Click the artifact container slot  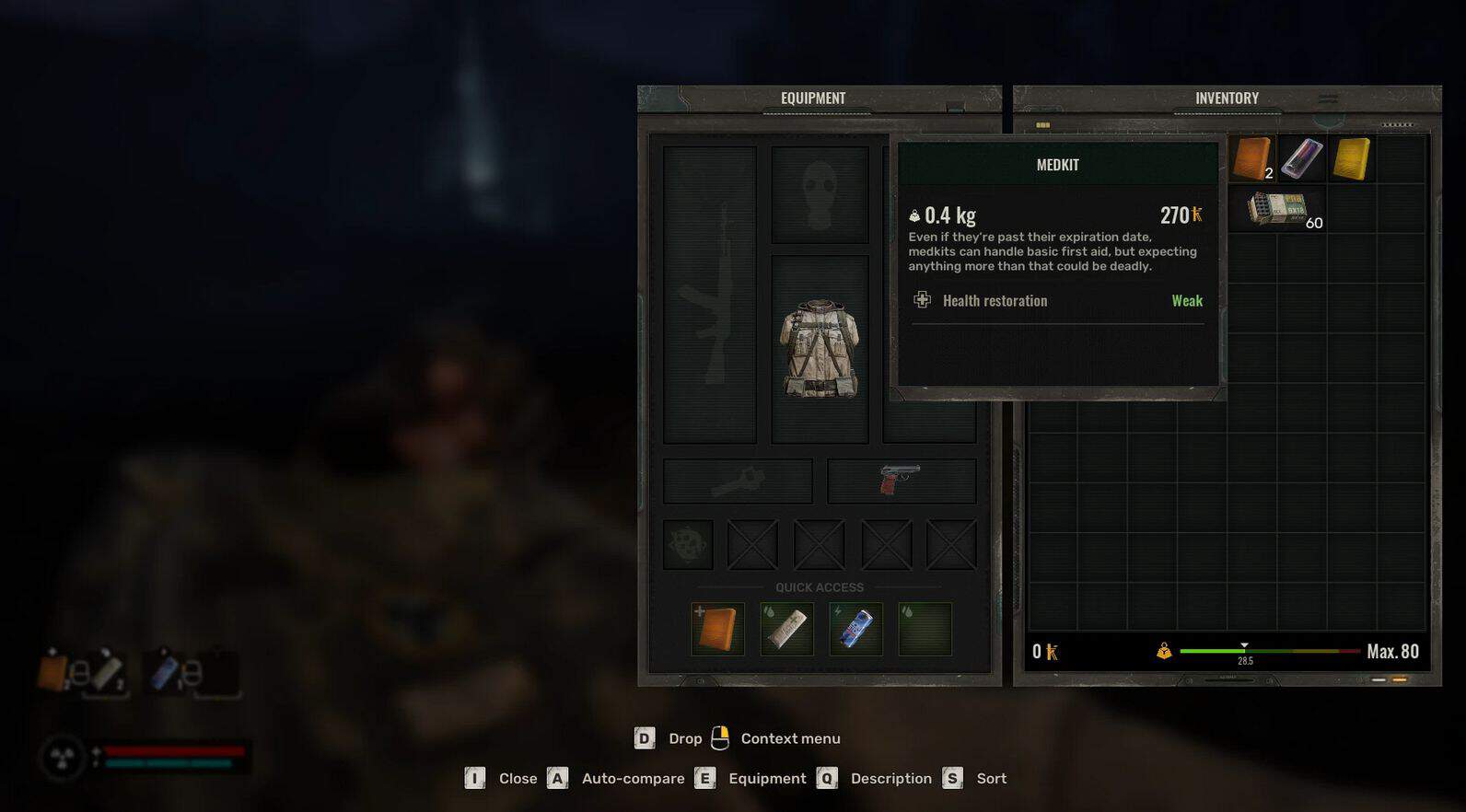[688, 545]
